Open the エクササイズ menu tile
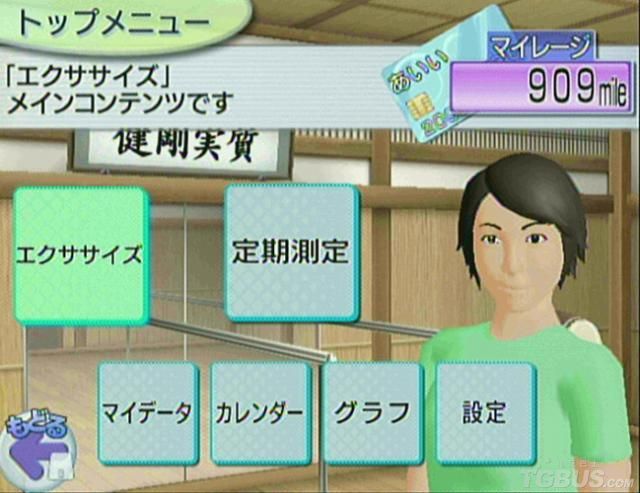The height and width of the screenshot is (493, 640). tap(80, 254)
